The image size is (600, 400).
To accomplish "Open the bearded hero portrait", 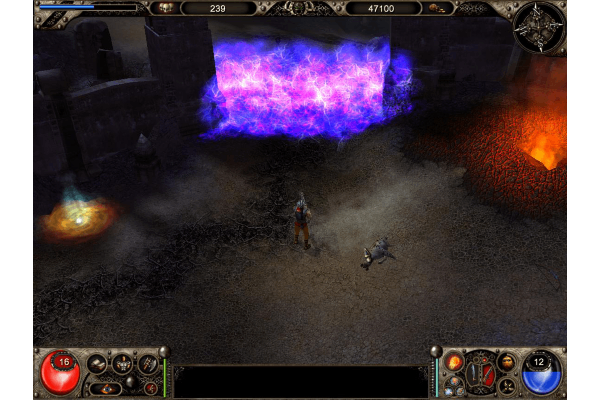I will [508, 362].
